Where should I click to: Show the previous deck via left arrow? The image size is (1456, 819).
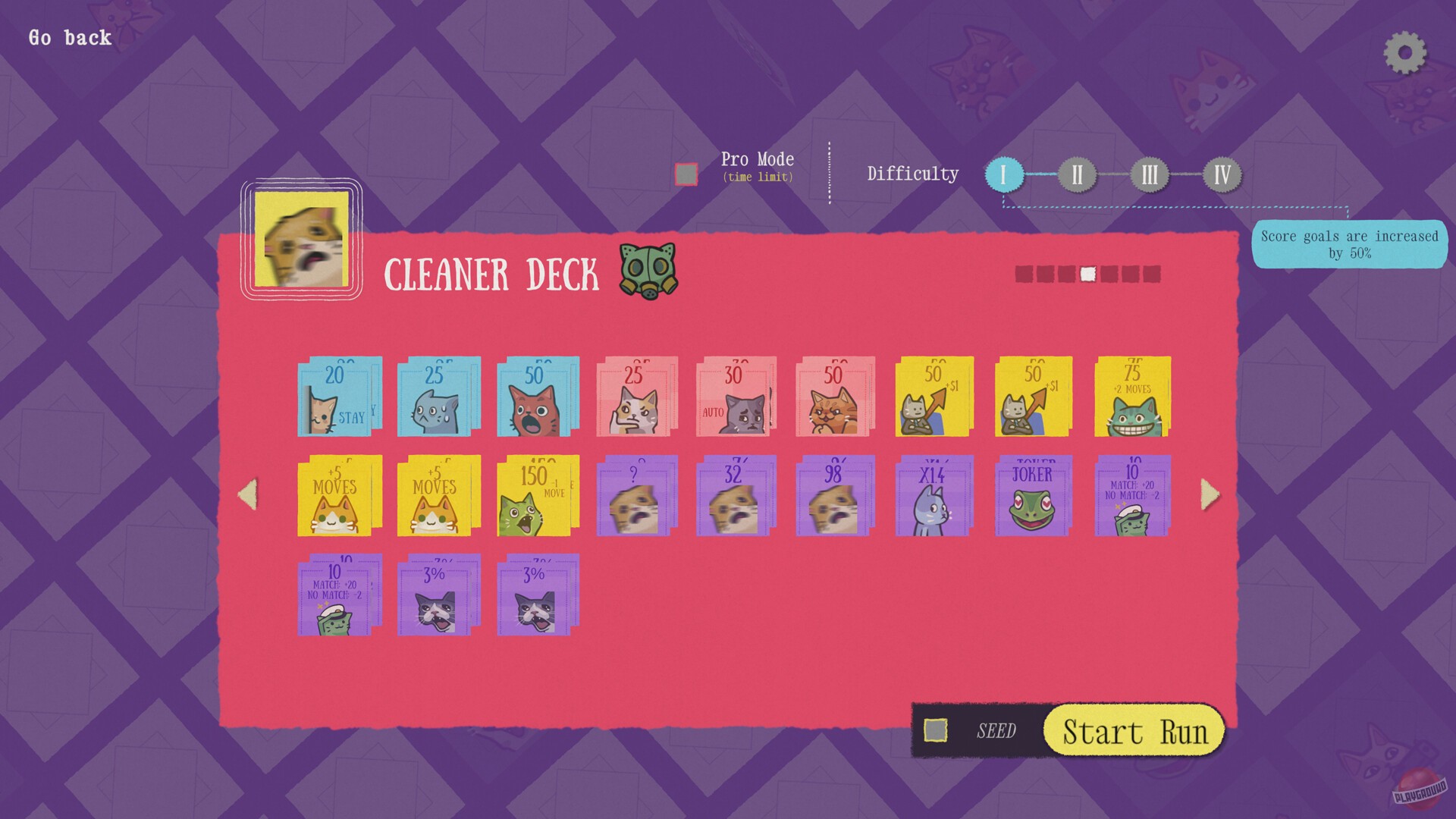click(246, 494)
